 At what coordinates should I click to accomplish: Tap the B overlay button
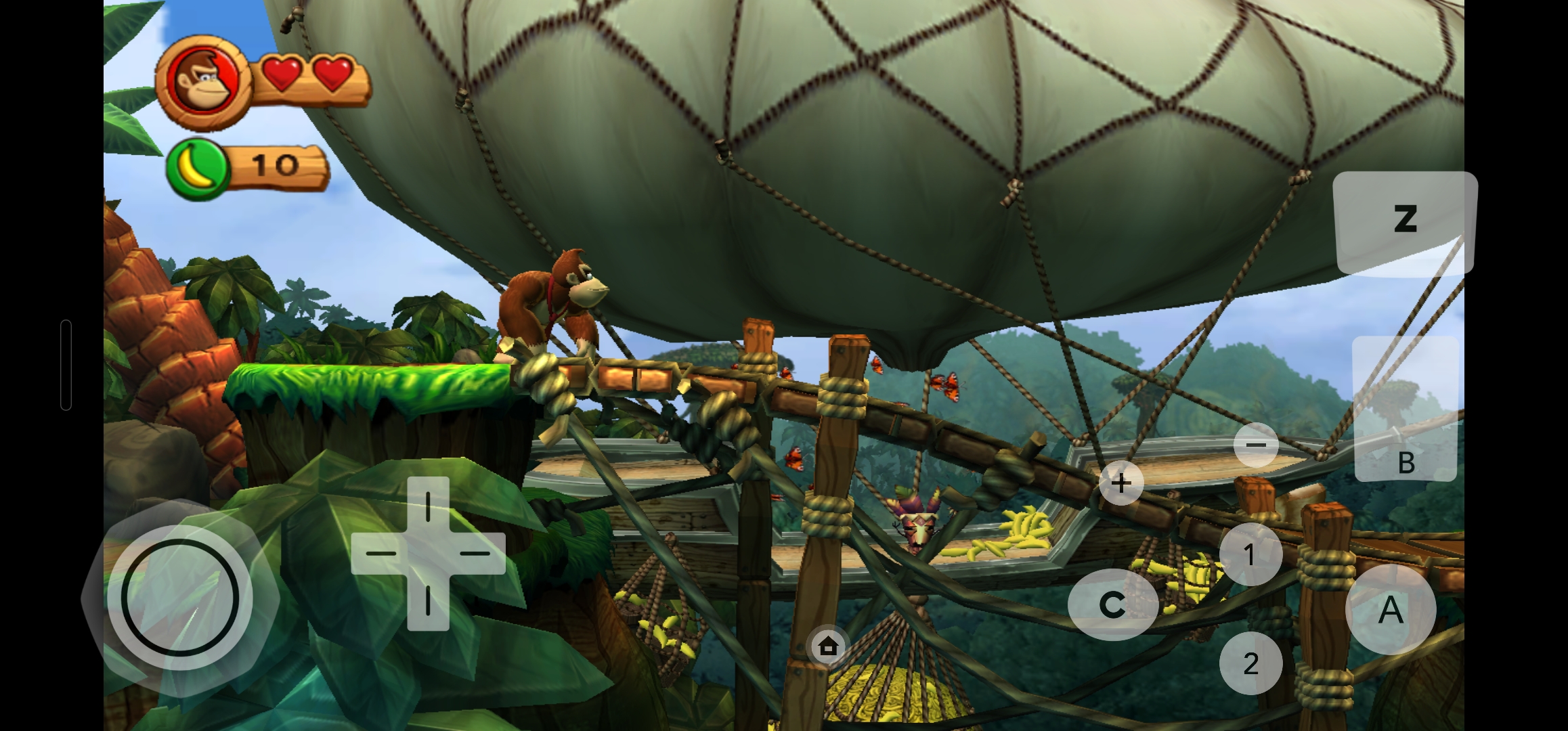pos(1405,409)
